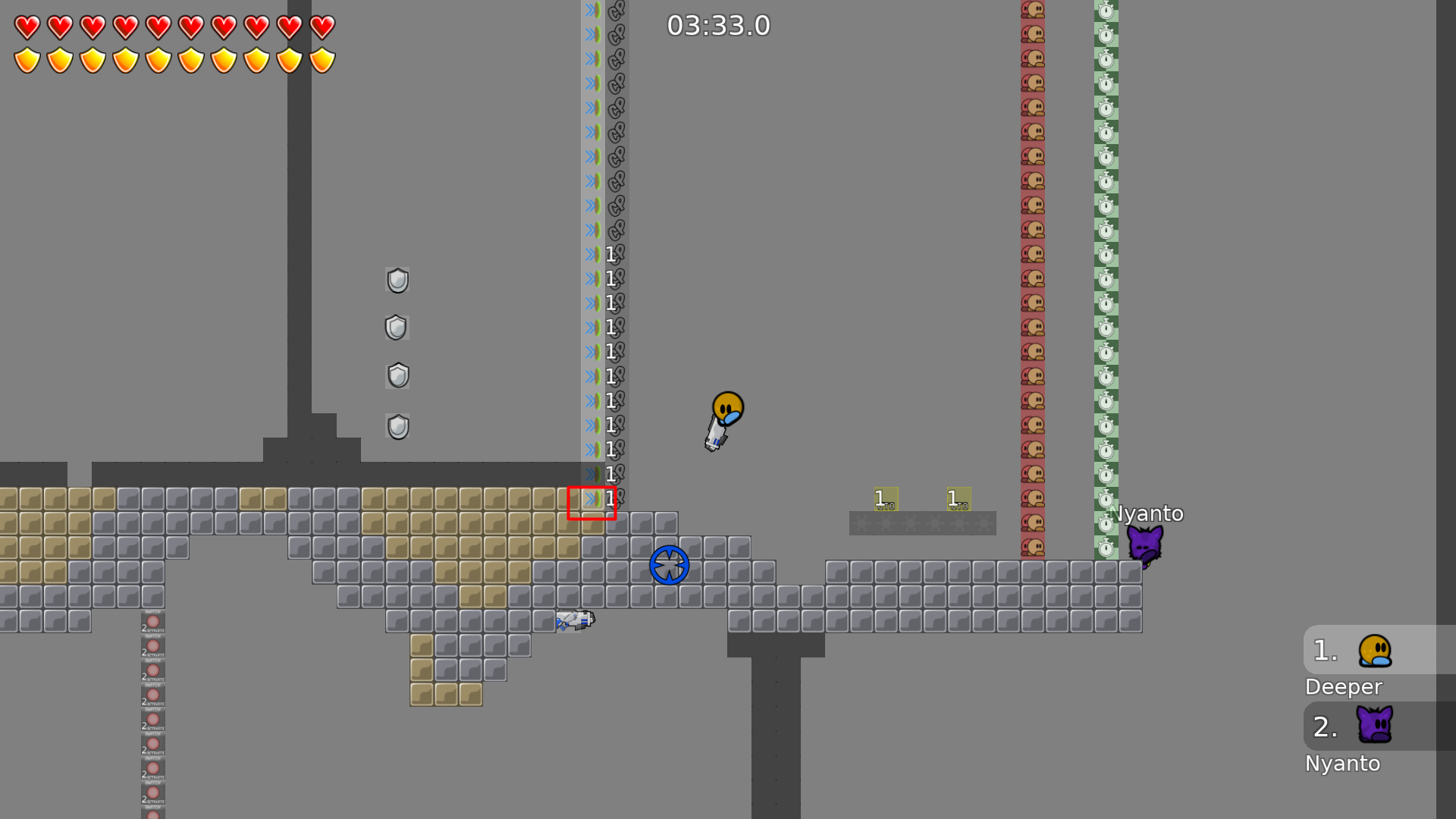Viewport: 1456px width, 819px height.
Task: Click the timer showing 03:33.0
Action: point(718,25)
